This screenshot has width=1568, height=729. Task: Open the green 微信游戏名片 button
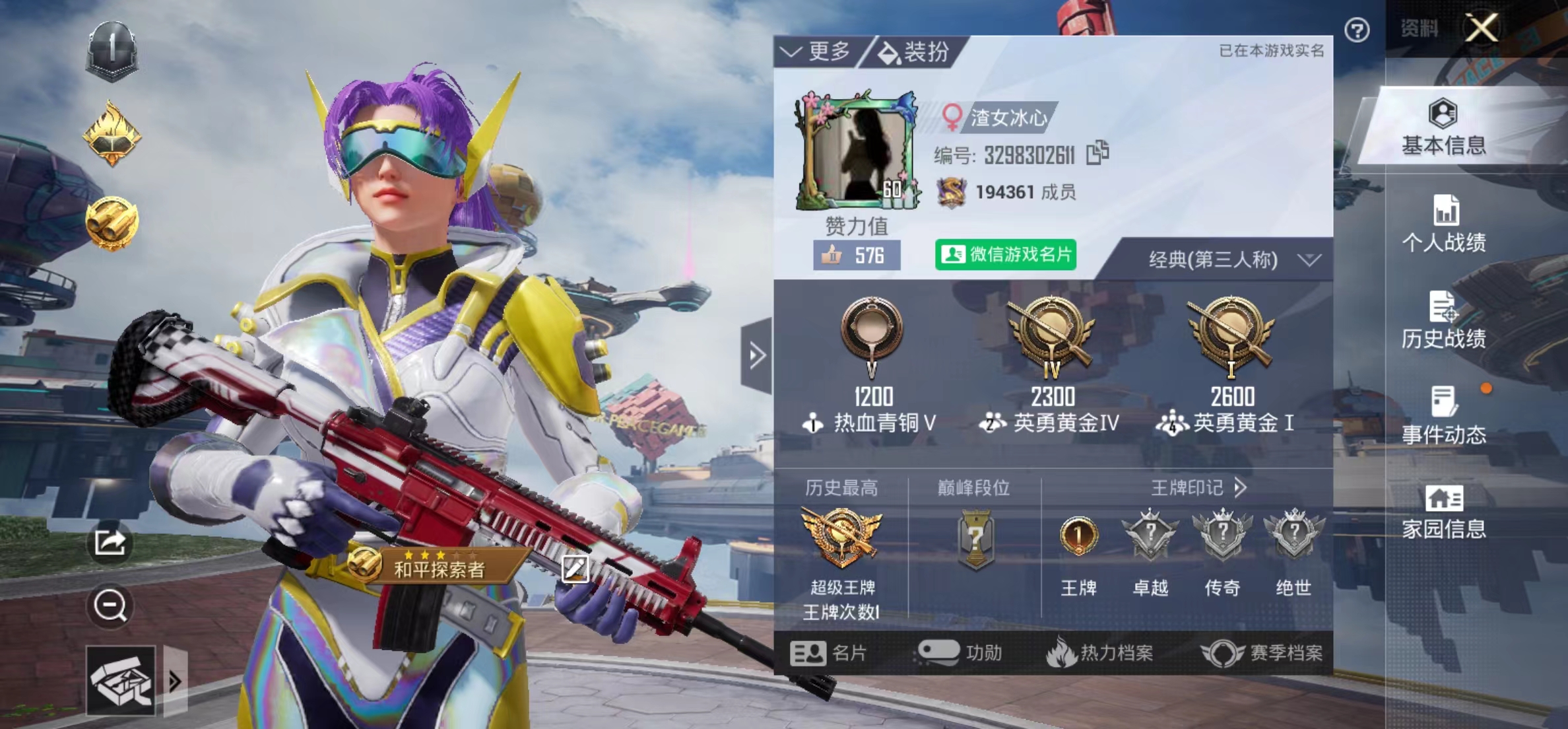[1006, 255]
